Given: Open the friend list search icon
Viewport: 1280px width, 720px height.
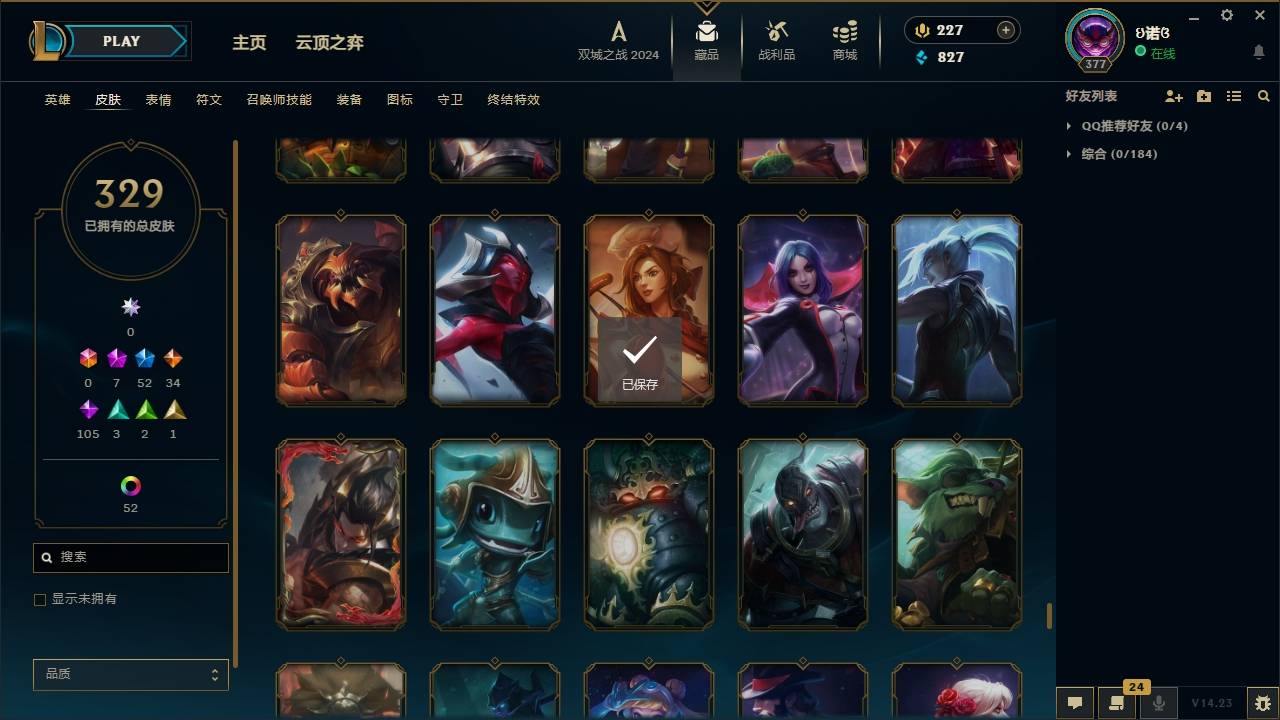Looking at the screenshot, I should click(x=1264, y=96).
